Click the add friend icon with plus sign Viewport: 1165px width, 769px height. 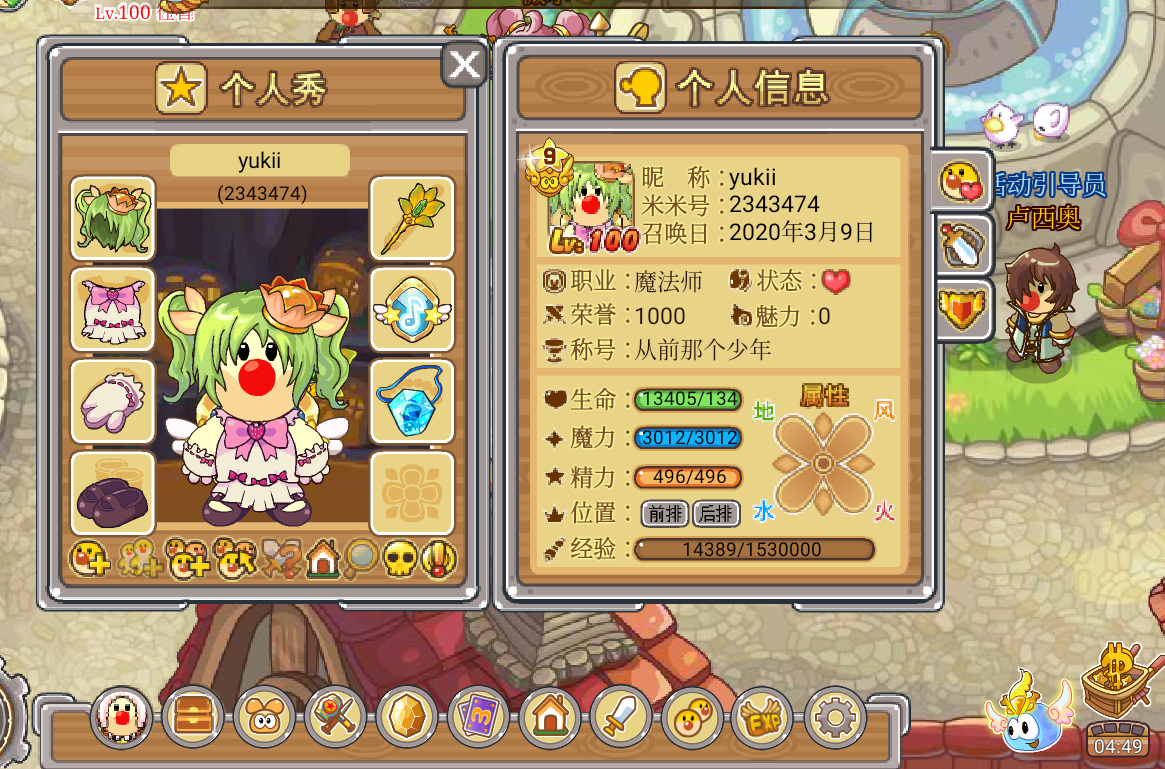(89, 560)
